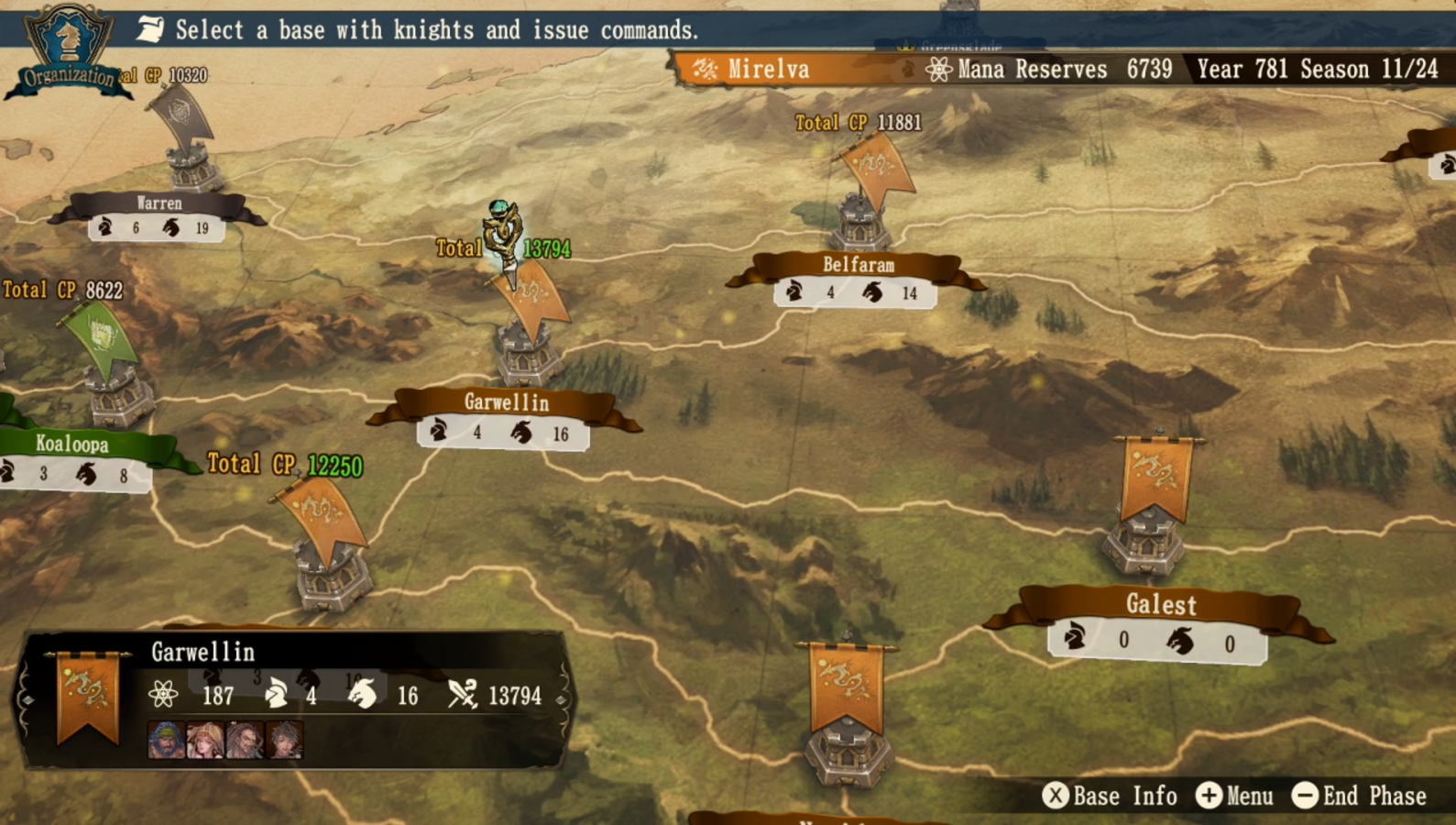Open the Menu option
Image resolution: width=1456 pixels, height=825 pixels.
point(1234,796)
